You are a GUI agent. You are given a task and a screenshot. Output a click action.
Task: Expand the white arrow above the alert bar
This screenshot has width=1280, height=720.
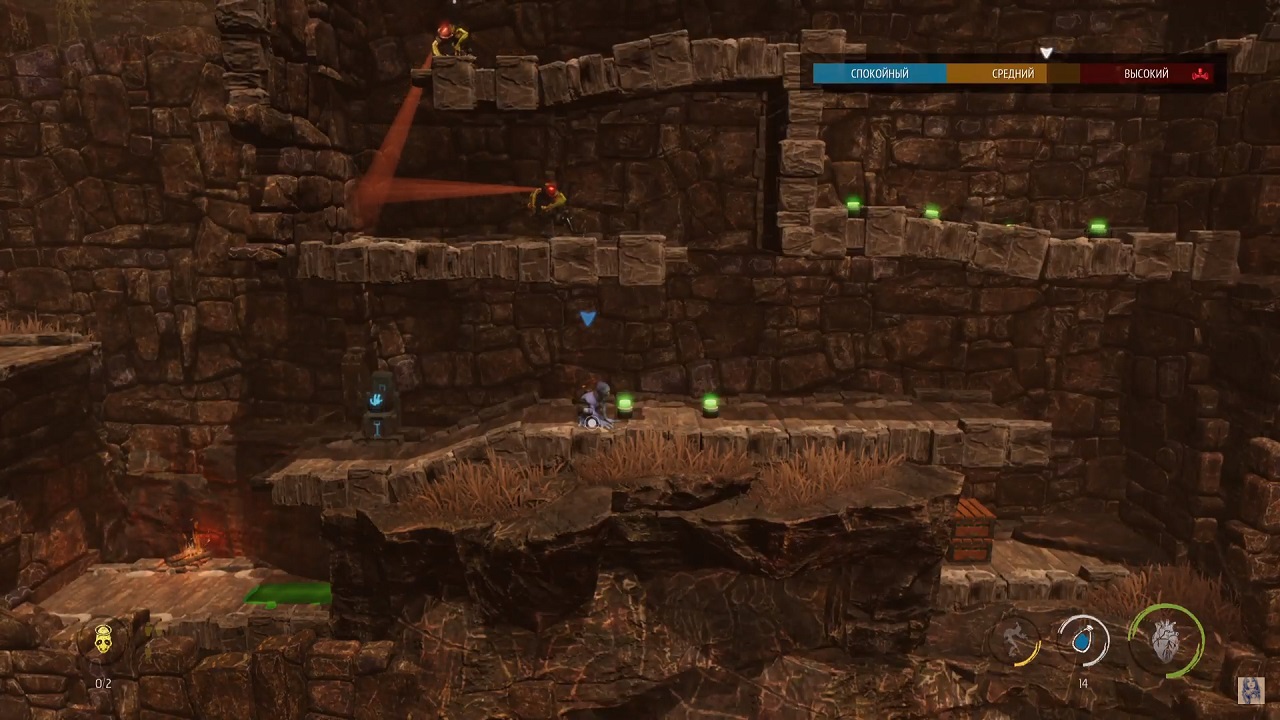point(1046,52)
